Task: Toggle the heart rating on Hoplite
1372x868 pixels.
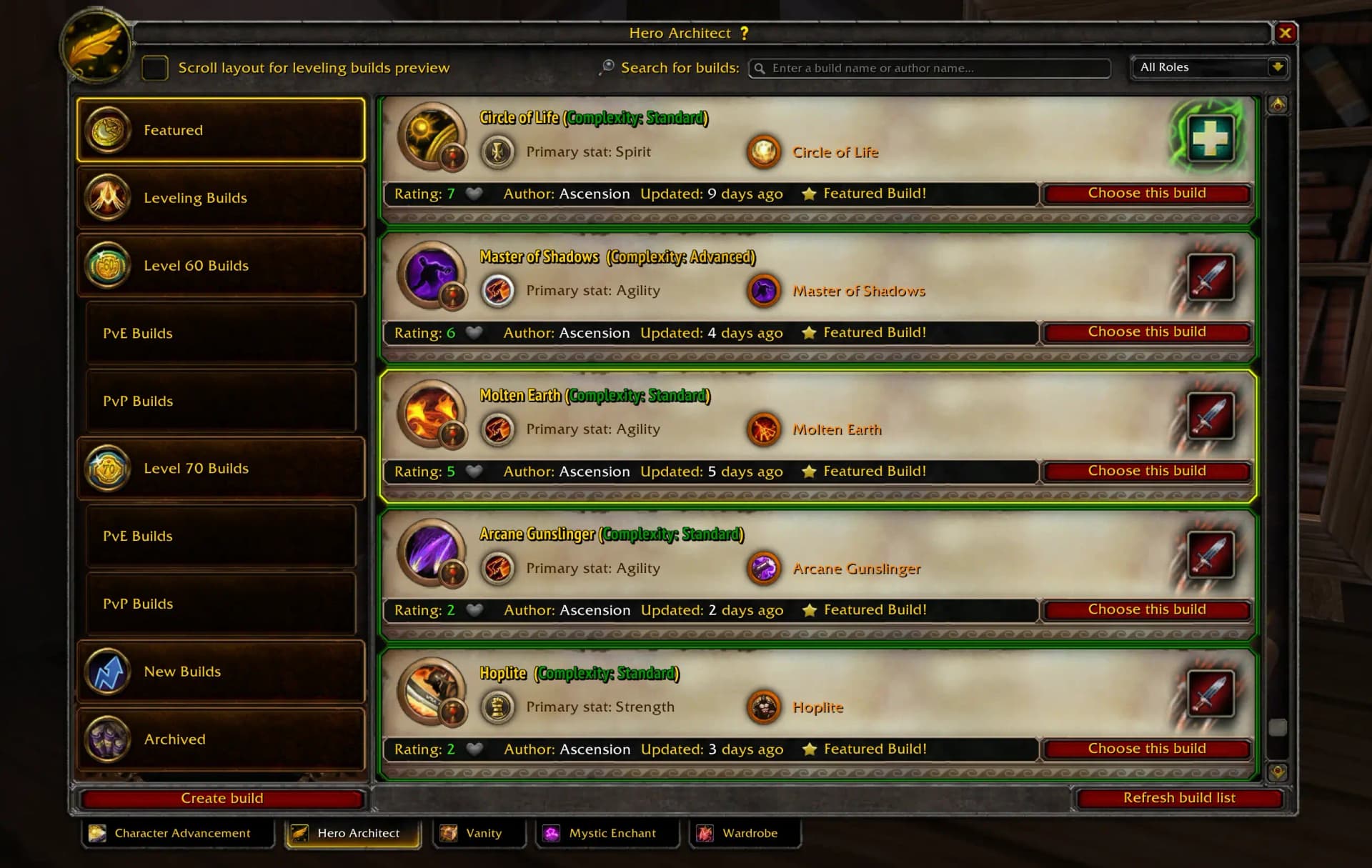Action: click(474, 749)
